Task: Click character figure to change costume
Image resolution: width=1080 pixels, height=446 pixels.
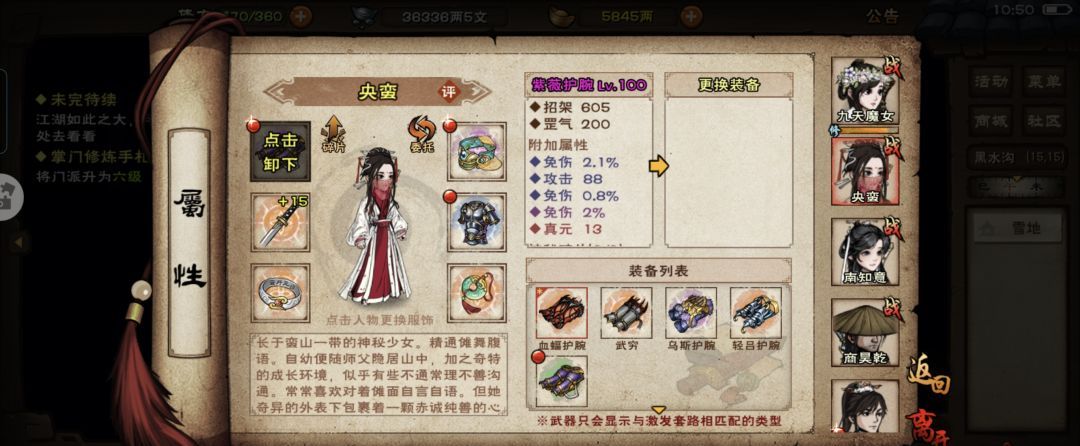Action: click(374, 228)
